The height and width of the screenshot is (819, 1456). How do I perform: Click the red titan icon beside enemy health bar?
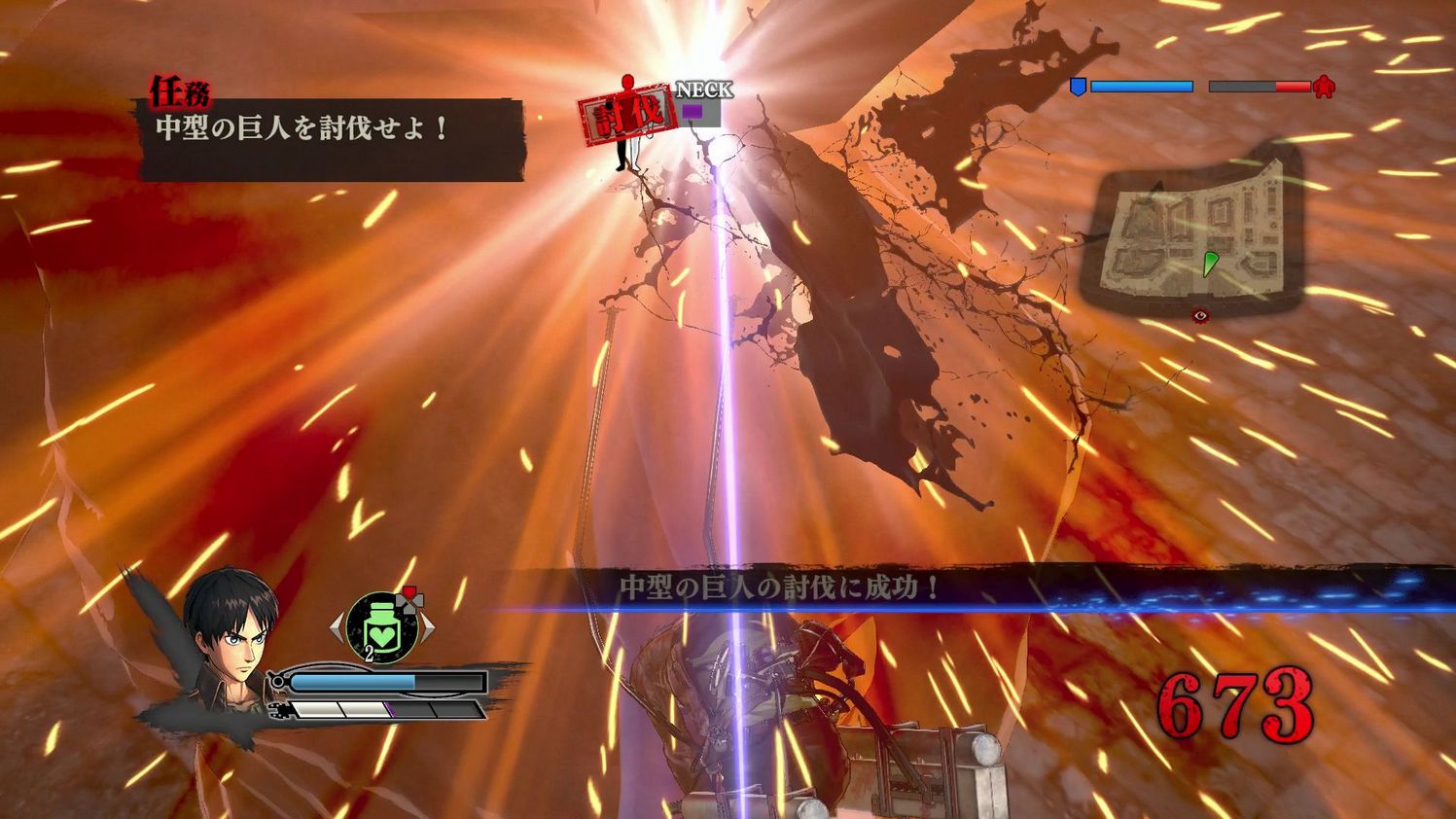tap(1322, 88)
